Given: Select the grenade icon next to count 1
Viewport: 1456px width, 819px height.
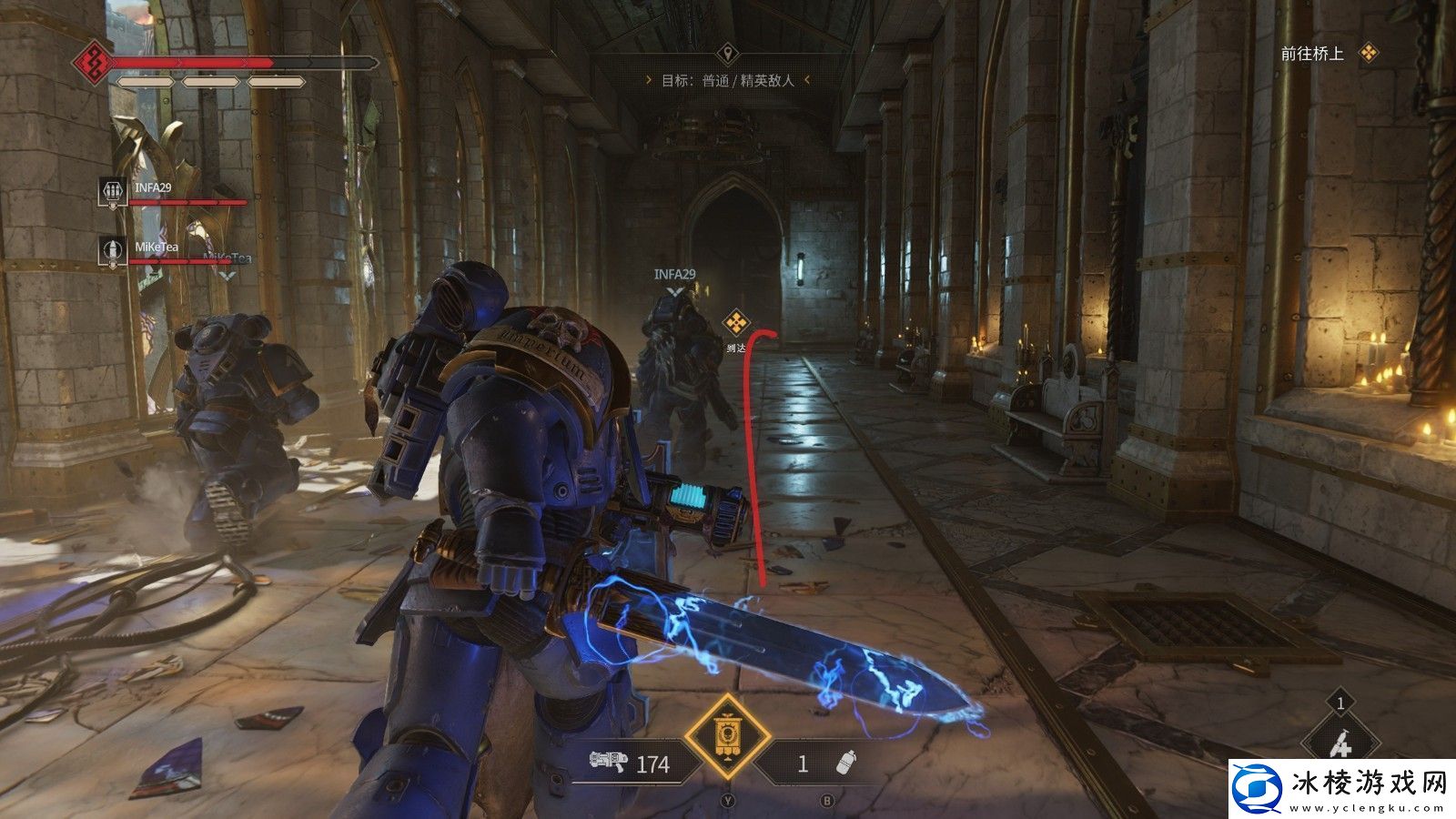Looking at the screenshot, I should point(846,763).
